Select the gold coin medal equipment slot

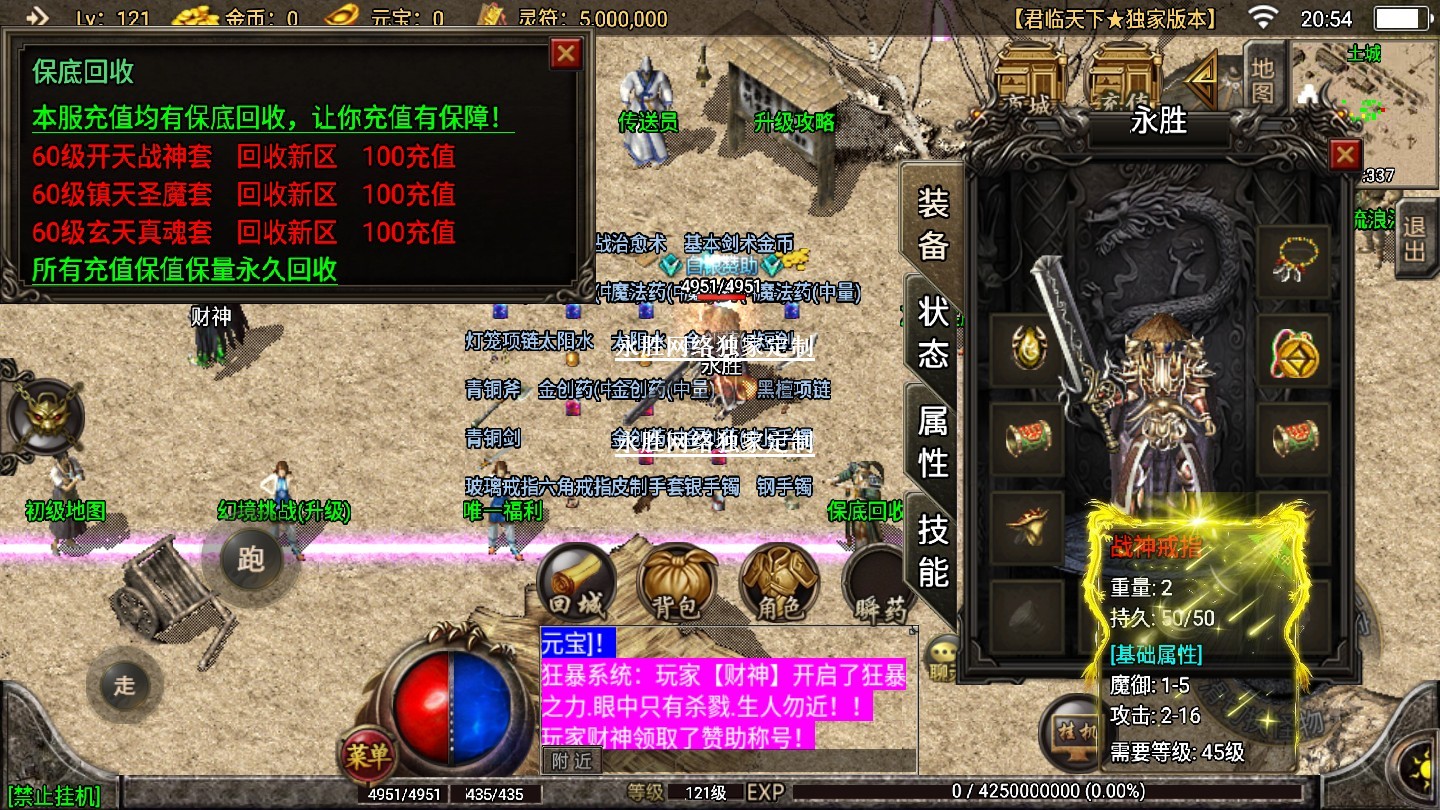pyautogui.click(x=1293, y=351)
